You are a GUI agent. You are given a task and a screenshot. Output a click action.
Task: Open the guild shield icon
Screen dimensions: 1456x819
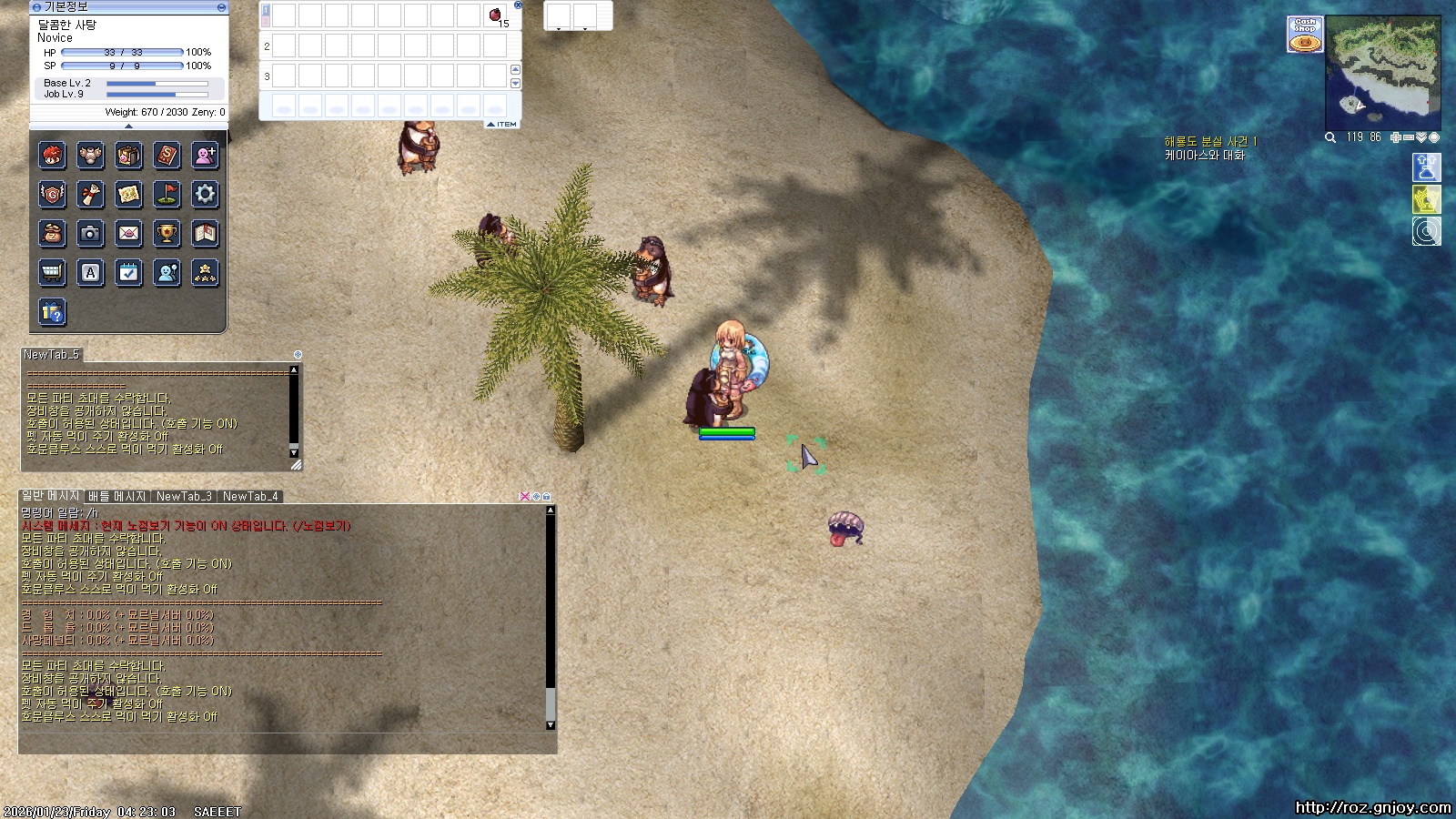[x=52, y=194]
